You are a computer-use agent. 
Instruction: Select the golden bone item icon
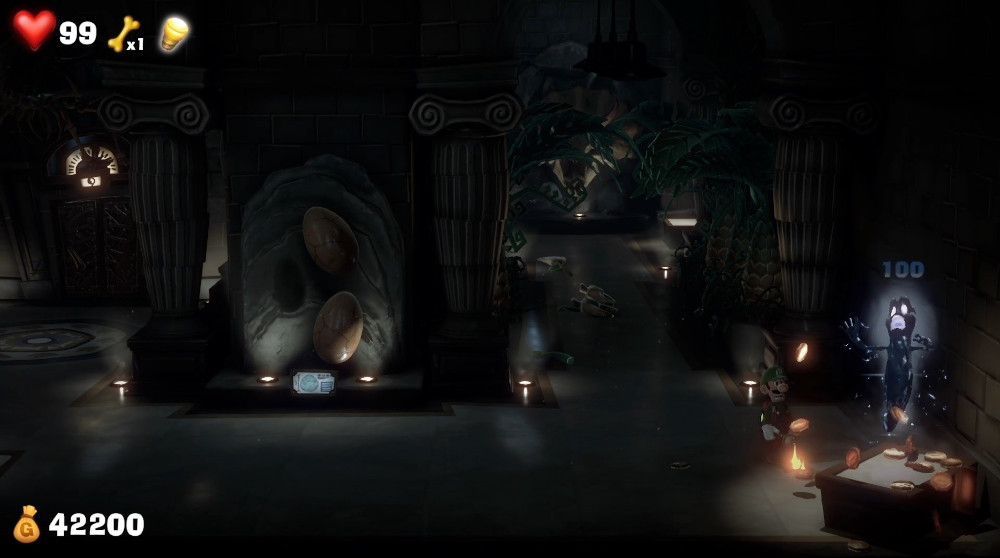pyautogui.click(x=122, y=33)
